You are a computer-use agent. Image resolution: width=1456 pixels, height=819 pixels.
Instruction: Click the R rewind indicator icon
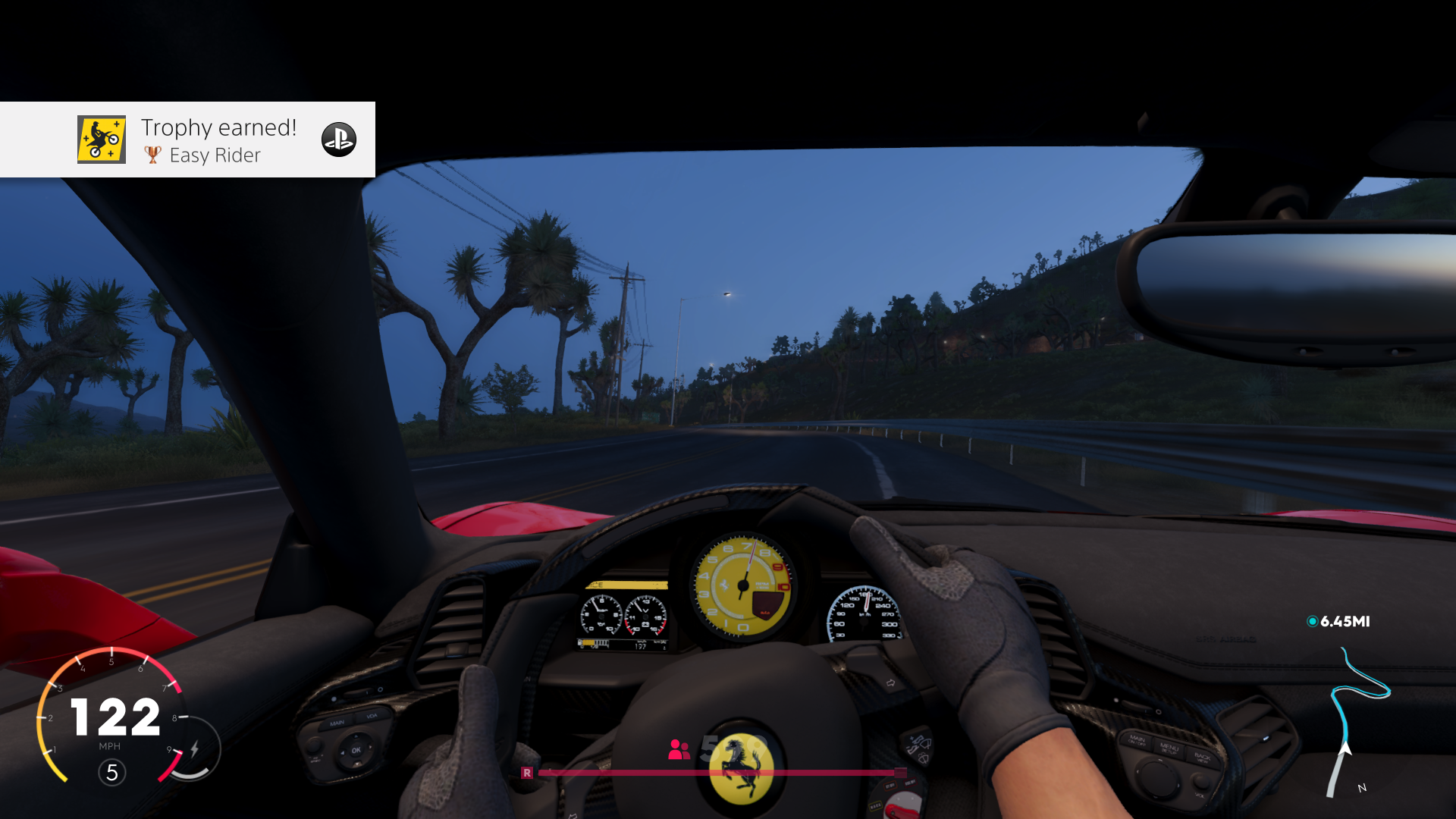(x=528, y=772)
